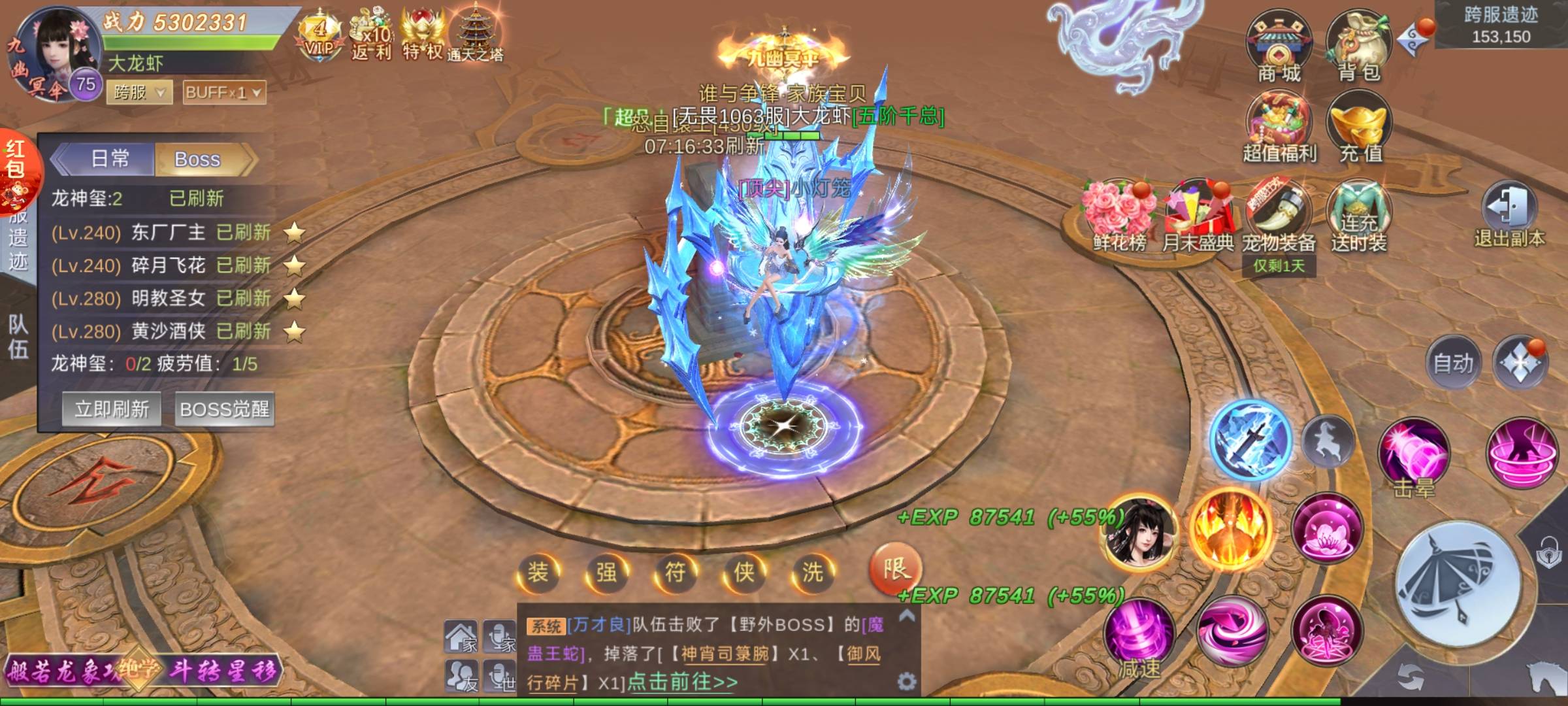Choose the 明教圣女 boss entry
Image resolution: width=1568 pixels, height=706 pixels.
[169, 298]
